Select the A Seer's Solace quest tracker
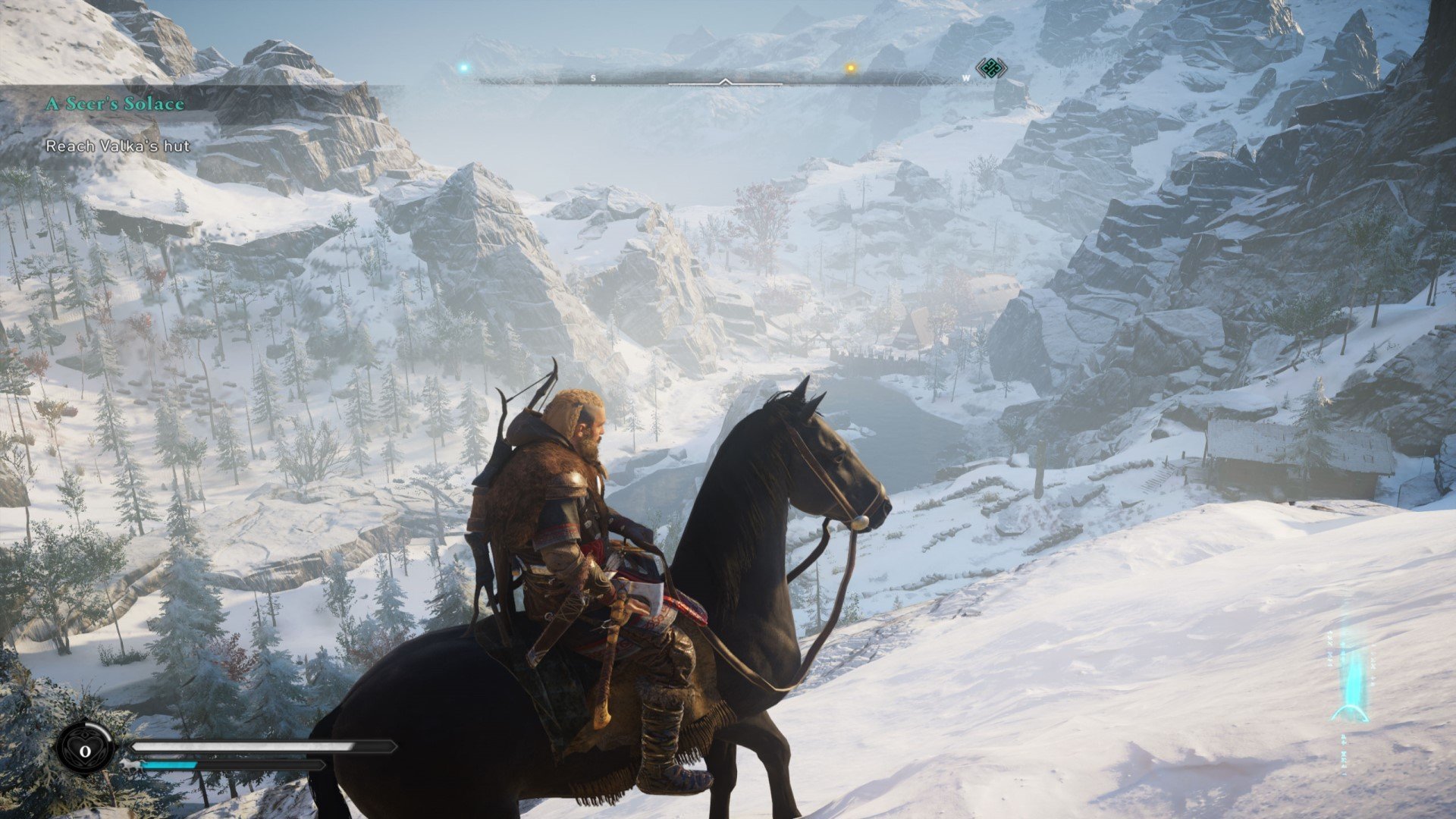 click(115, 104)
